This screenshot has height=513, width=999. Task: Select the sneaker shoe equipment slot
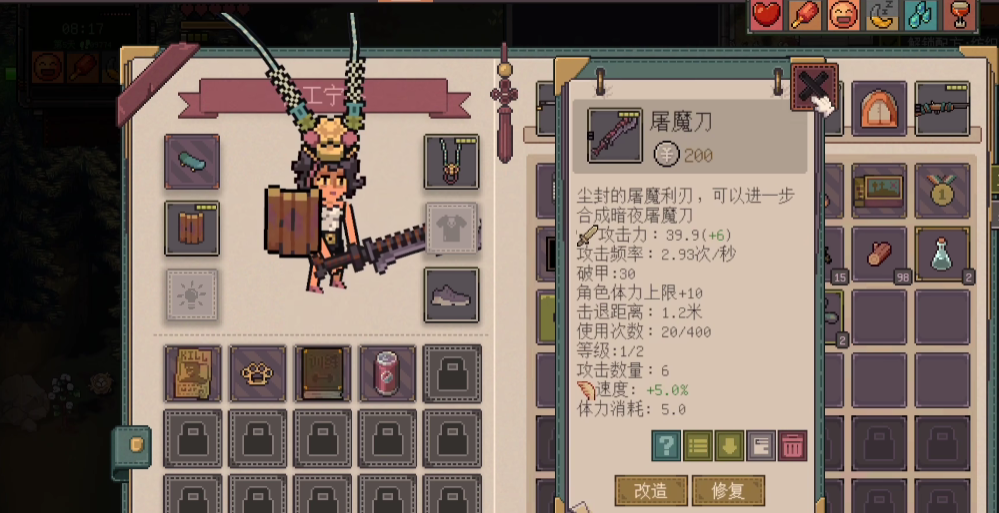coord(451,295)
